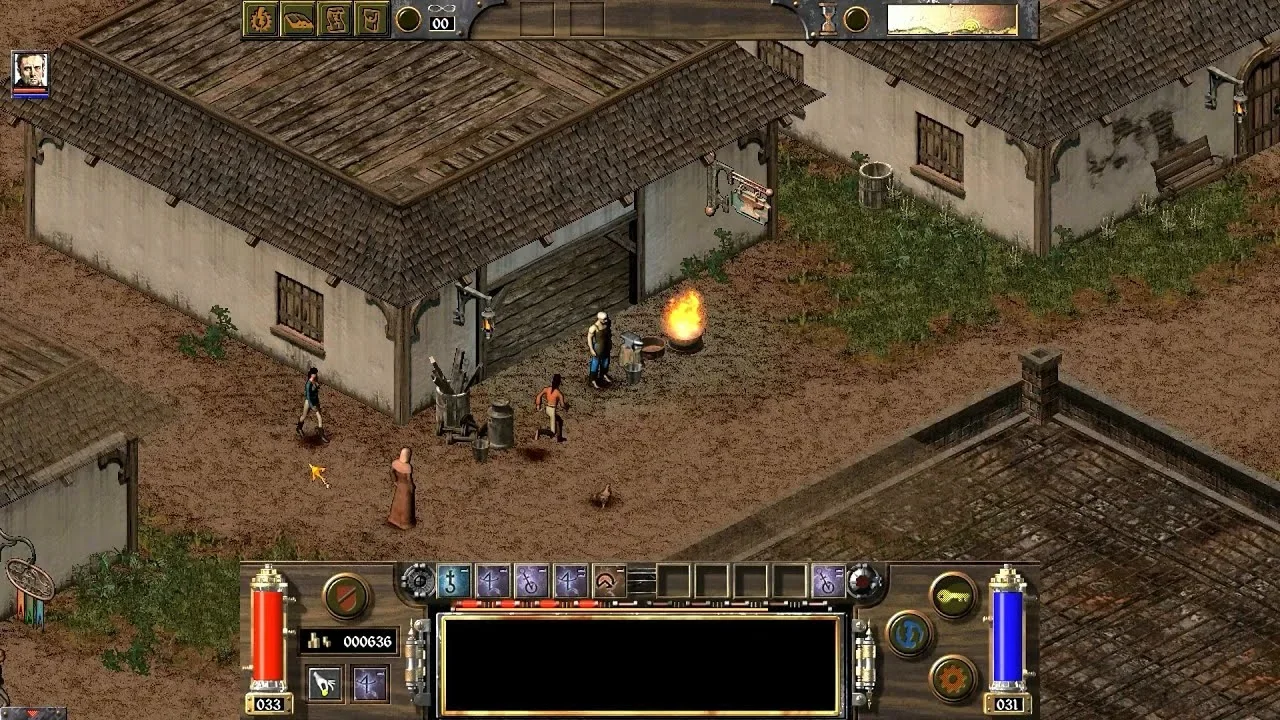Toggle combat mode with the red shield button
The height and width of the screenshot is (720, 1280).
[x=347, y=596]
